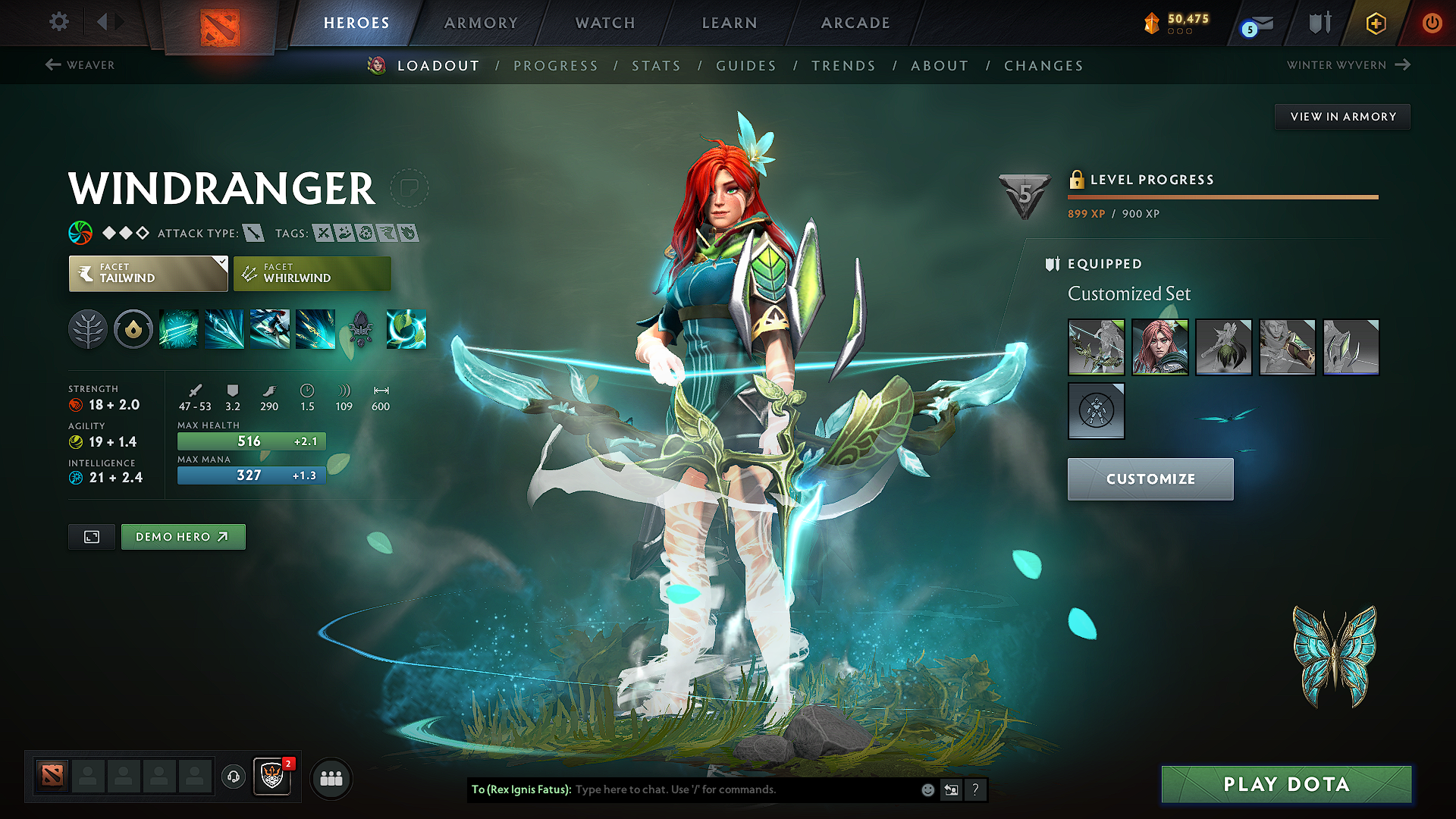
Task: Select Windranger's innate tree-branch ability icon
Action: click(87, 329)
